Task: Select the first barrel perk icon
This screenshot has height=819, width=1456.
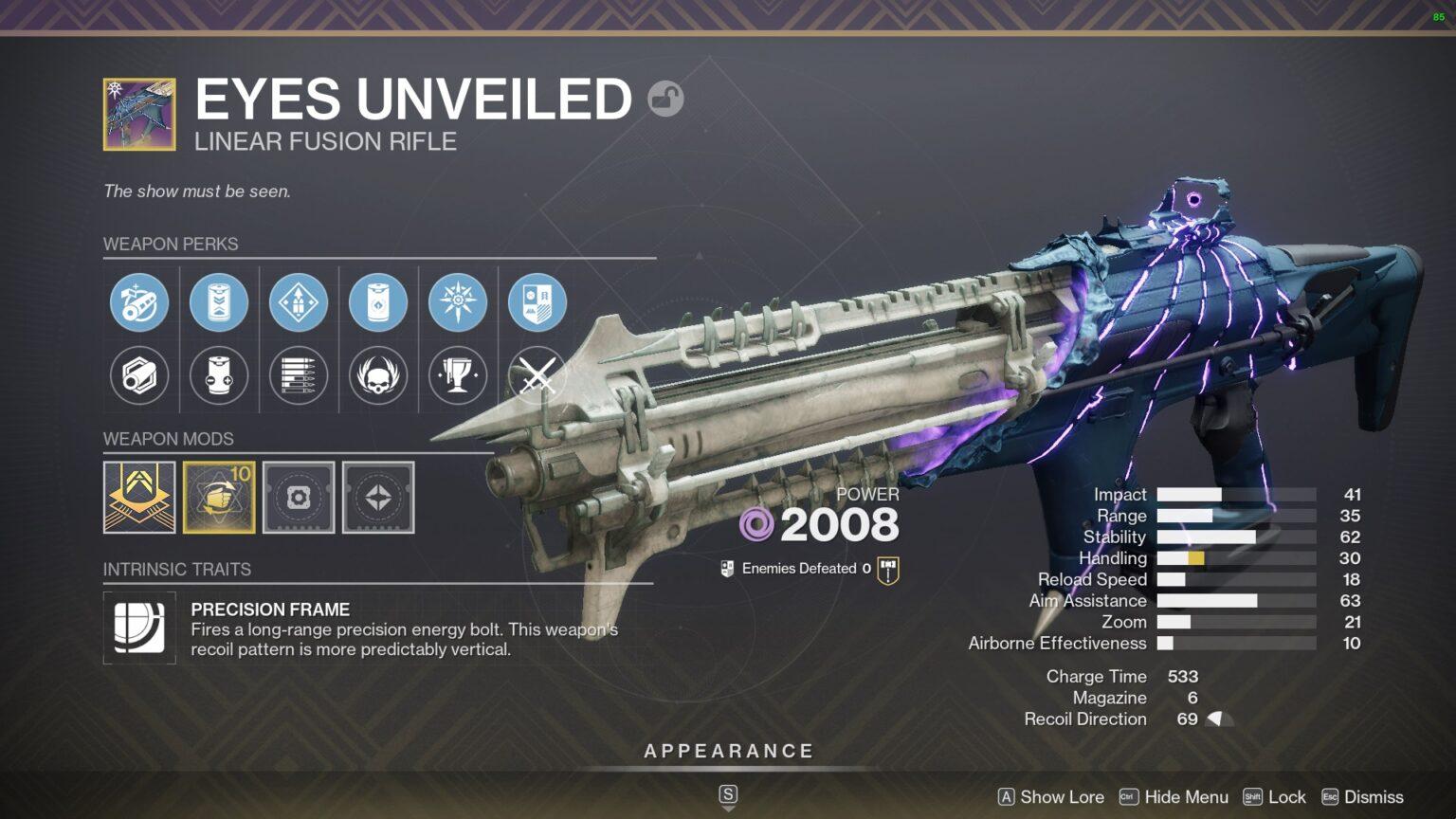Action: [x=139, y=301]
